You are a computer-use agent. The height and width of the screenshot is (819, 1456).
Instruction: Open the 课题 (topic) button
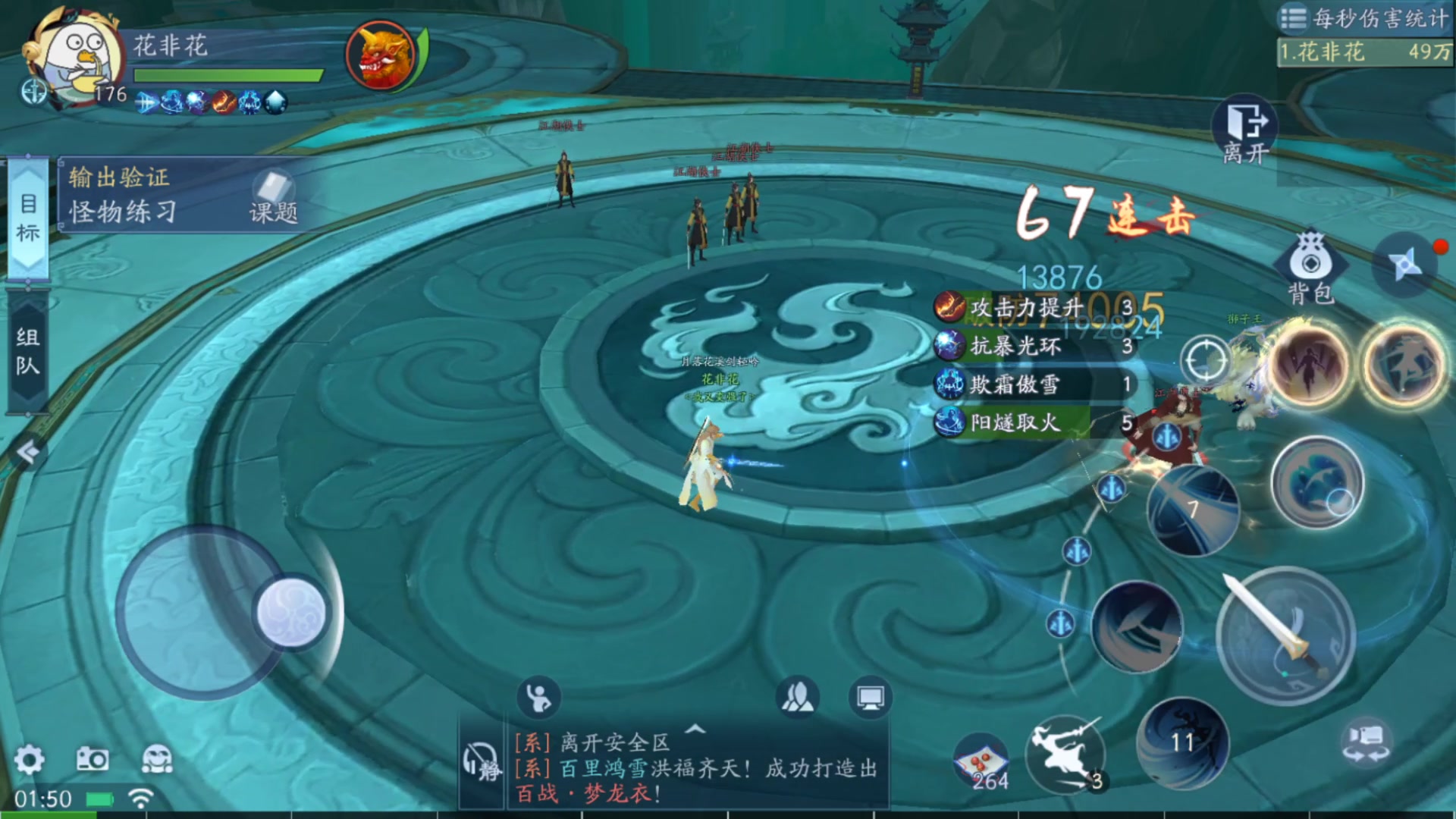point(273,197)
